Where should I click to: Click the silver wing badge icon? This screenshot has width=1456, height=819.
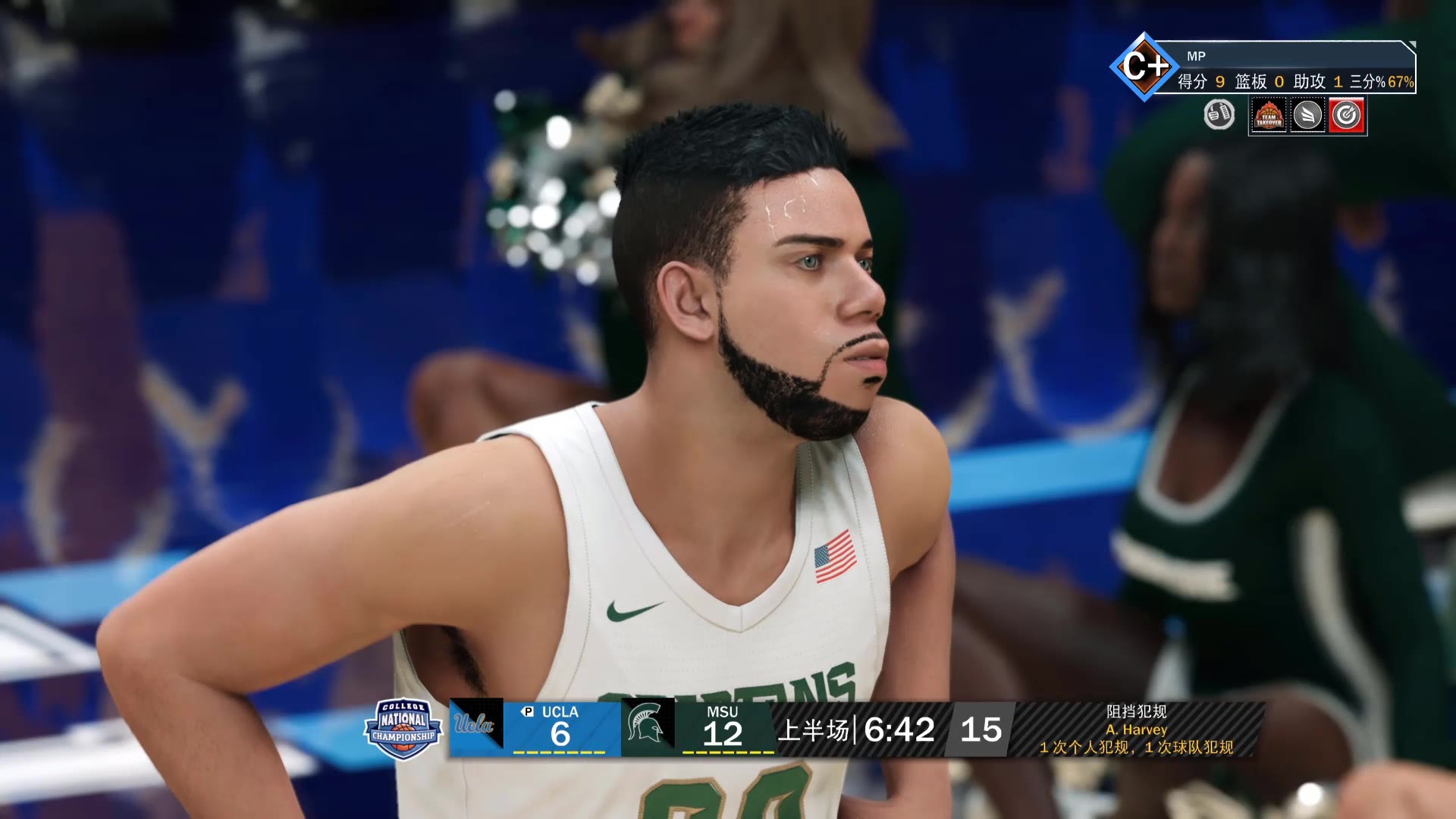click(1308, 115)
